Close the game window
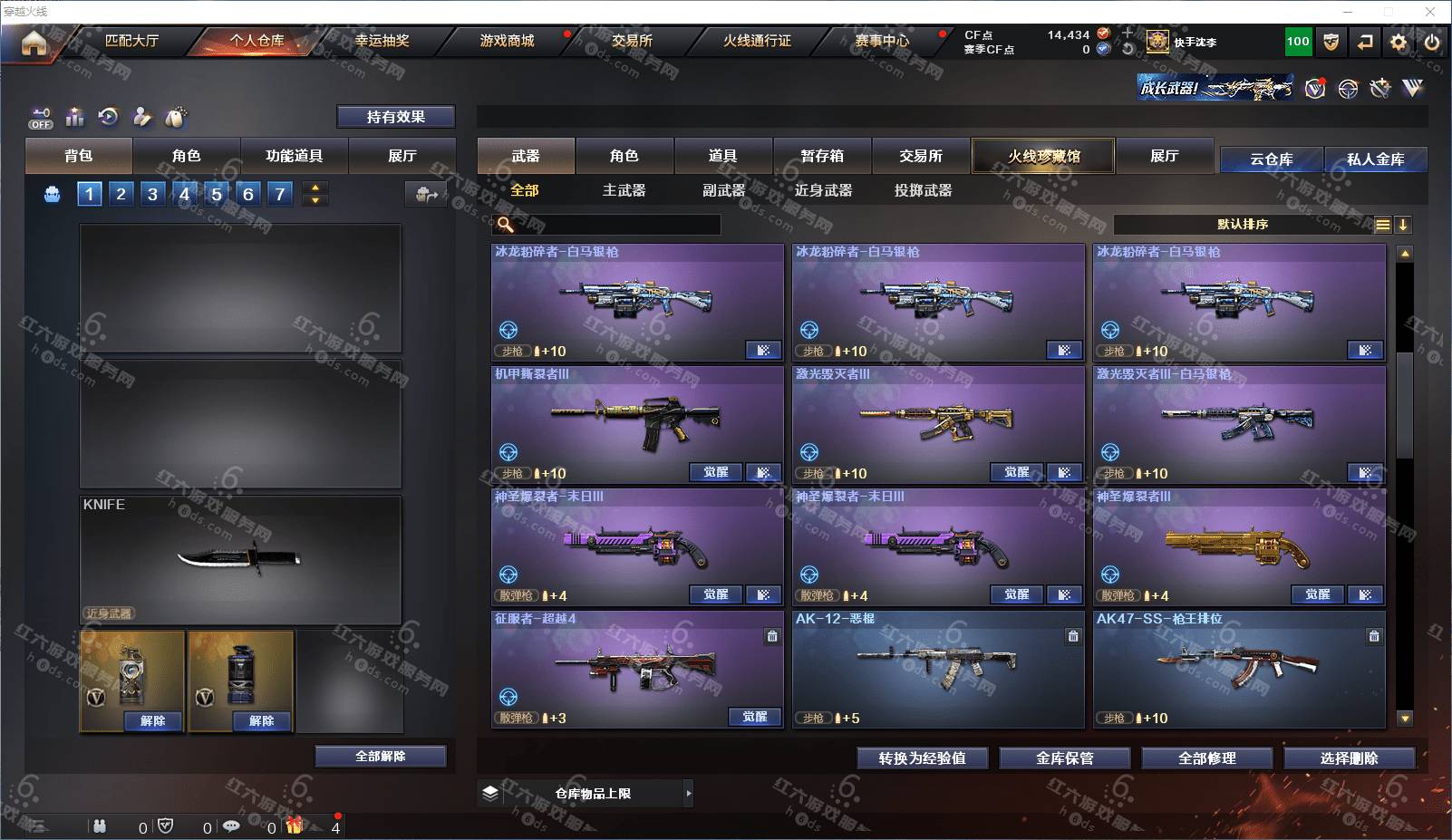The width and height of the screenshot is (1452, 840). point(1430,12)
